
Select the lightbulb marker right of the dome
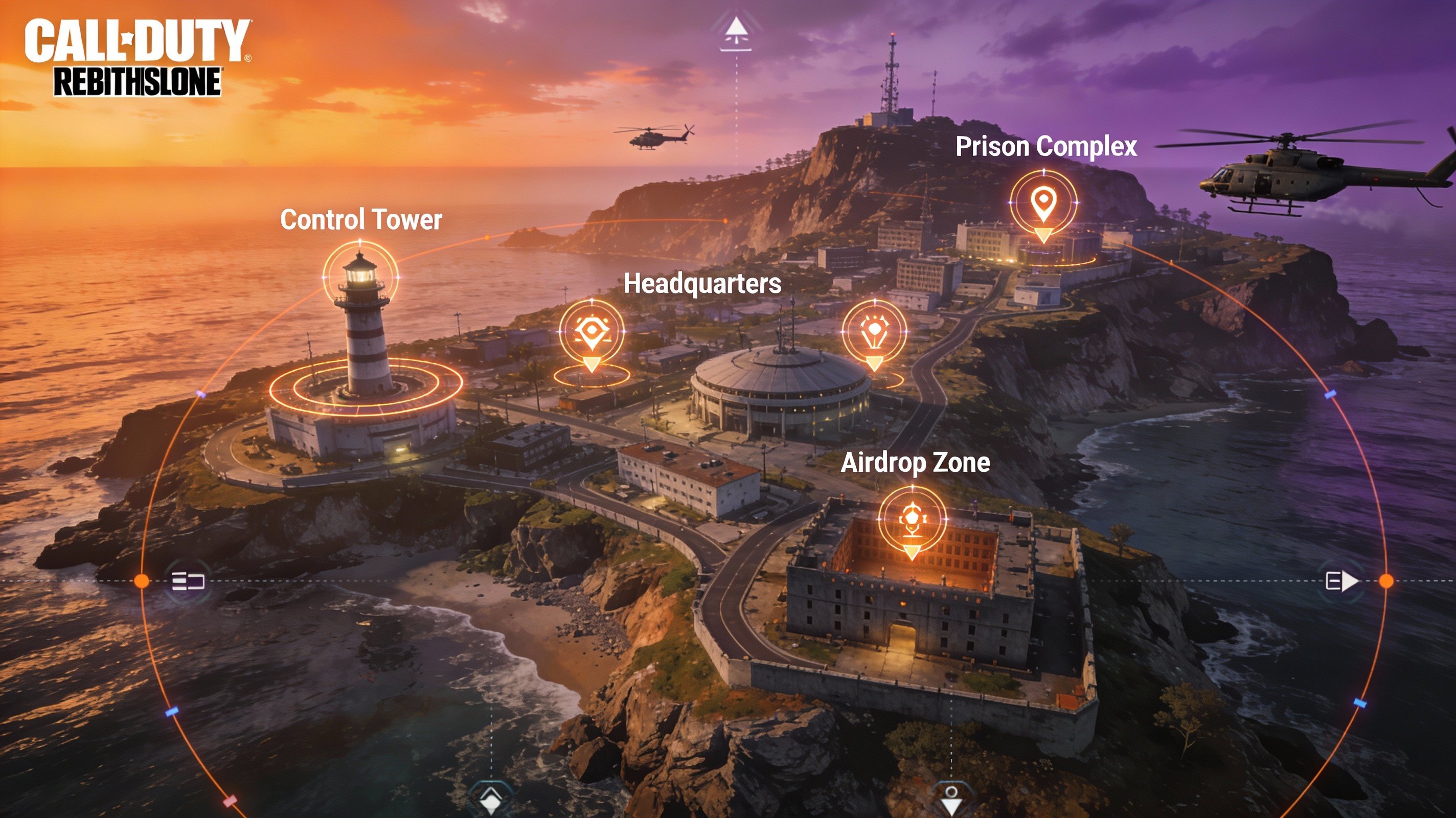coord(874,331)
